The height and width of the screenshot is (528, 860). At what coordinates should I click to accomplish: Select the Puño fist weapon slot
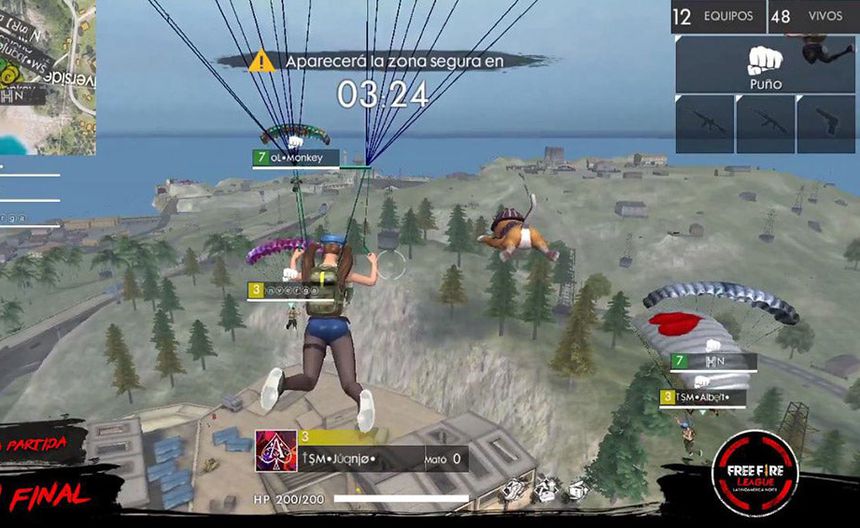click(765, 64)
